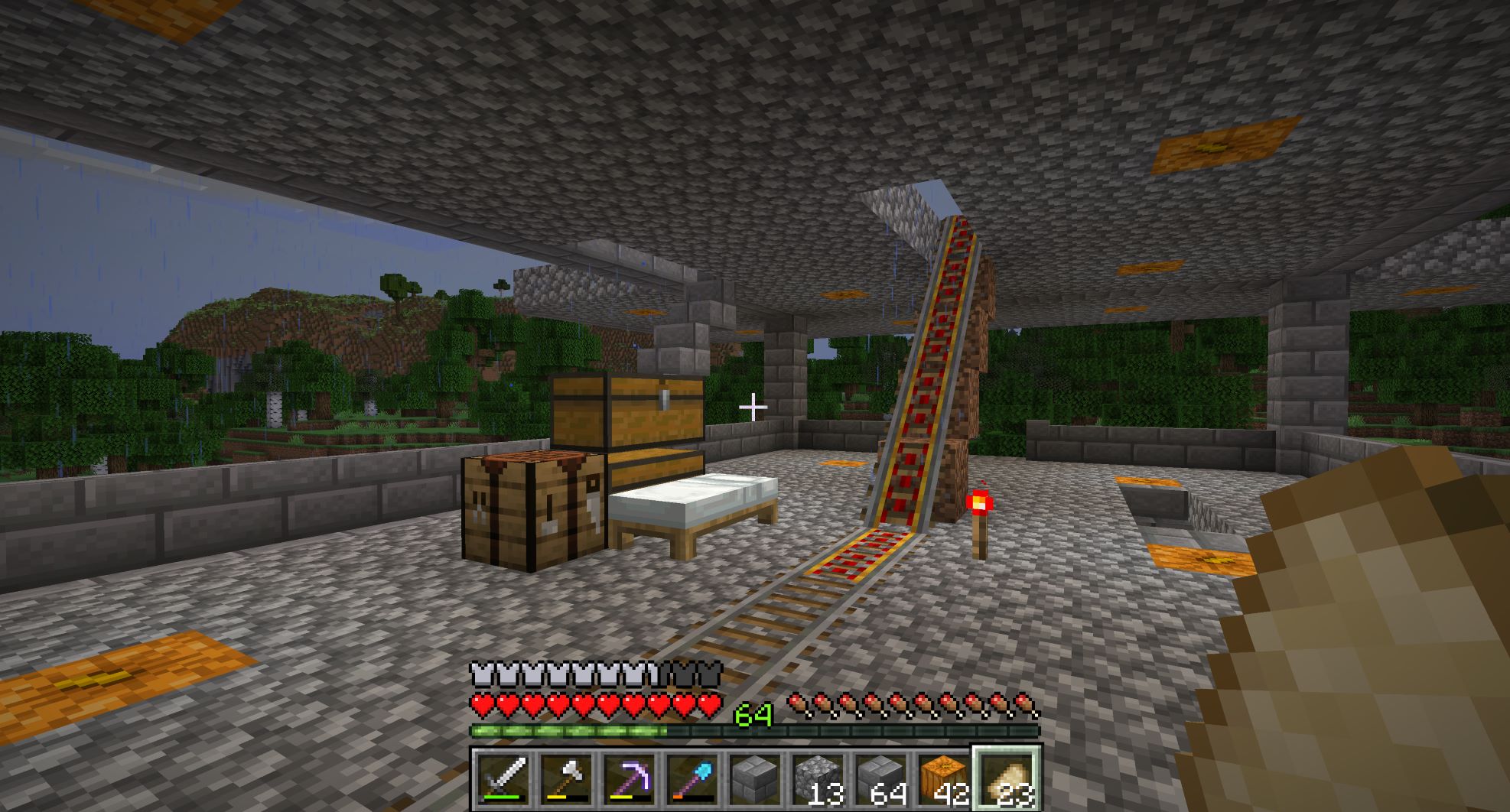The width and height of the screenshot is (1510, 812).
Task: Pick the cobblestone stack of 13
Action: (818, 779)
